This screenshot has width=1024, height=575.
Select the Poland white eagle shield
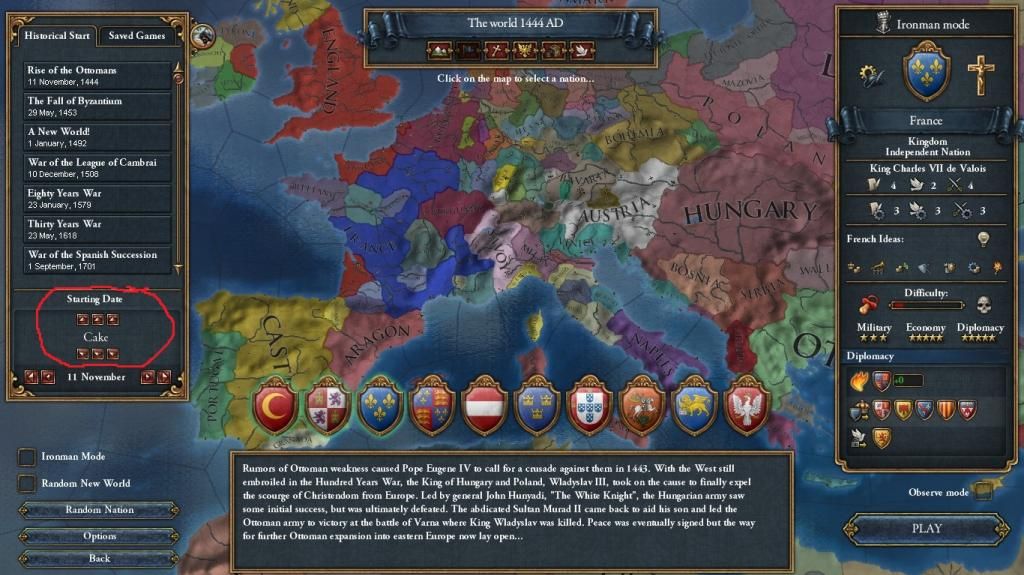click(x=744, y=406)
